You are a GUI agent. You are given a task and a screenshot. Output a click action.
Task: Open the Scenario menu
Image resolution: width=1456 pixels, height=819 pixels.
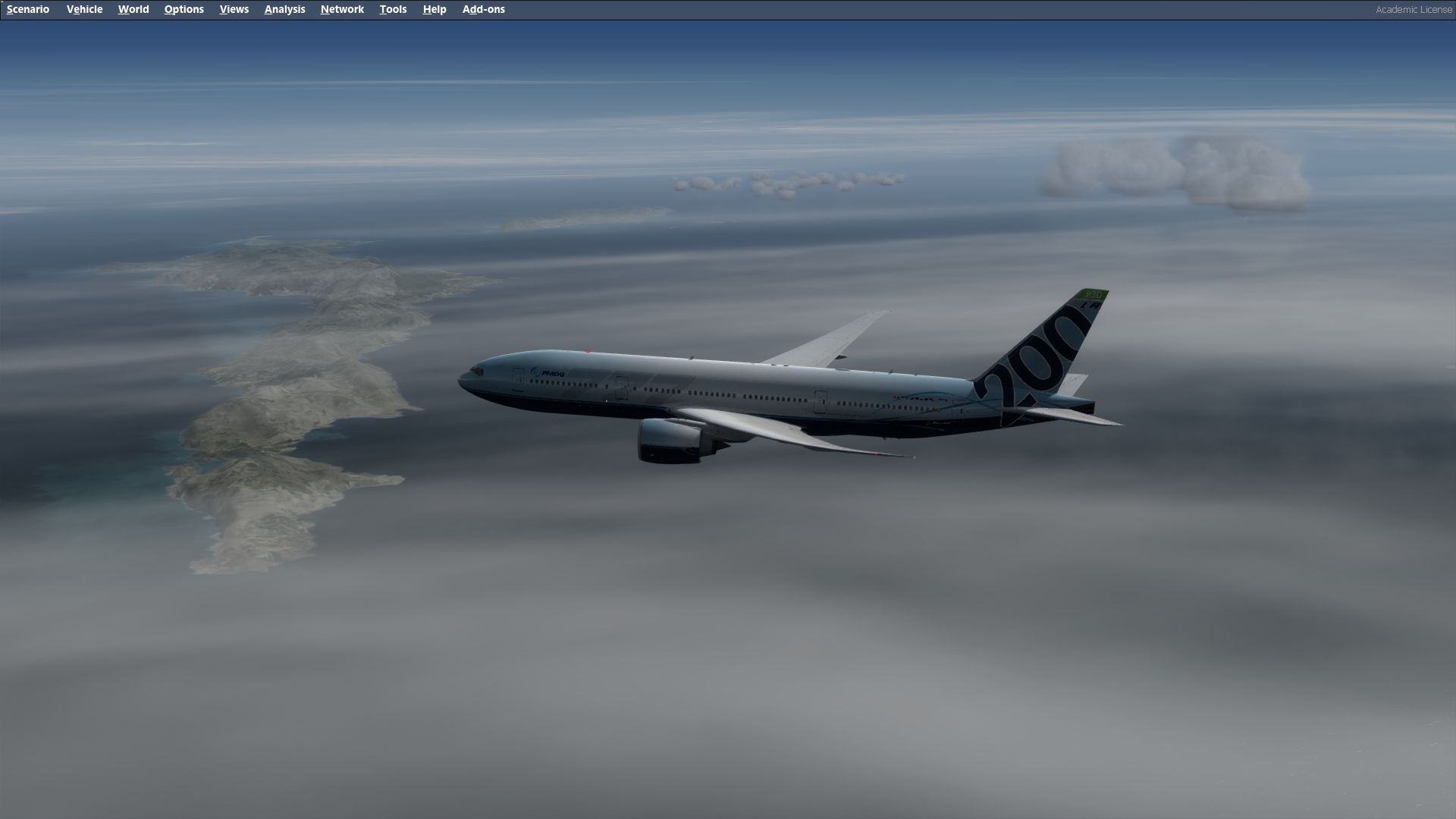tap(28, 9)
